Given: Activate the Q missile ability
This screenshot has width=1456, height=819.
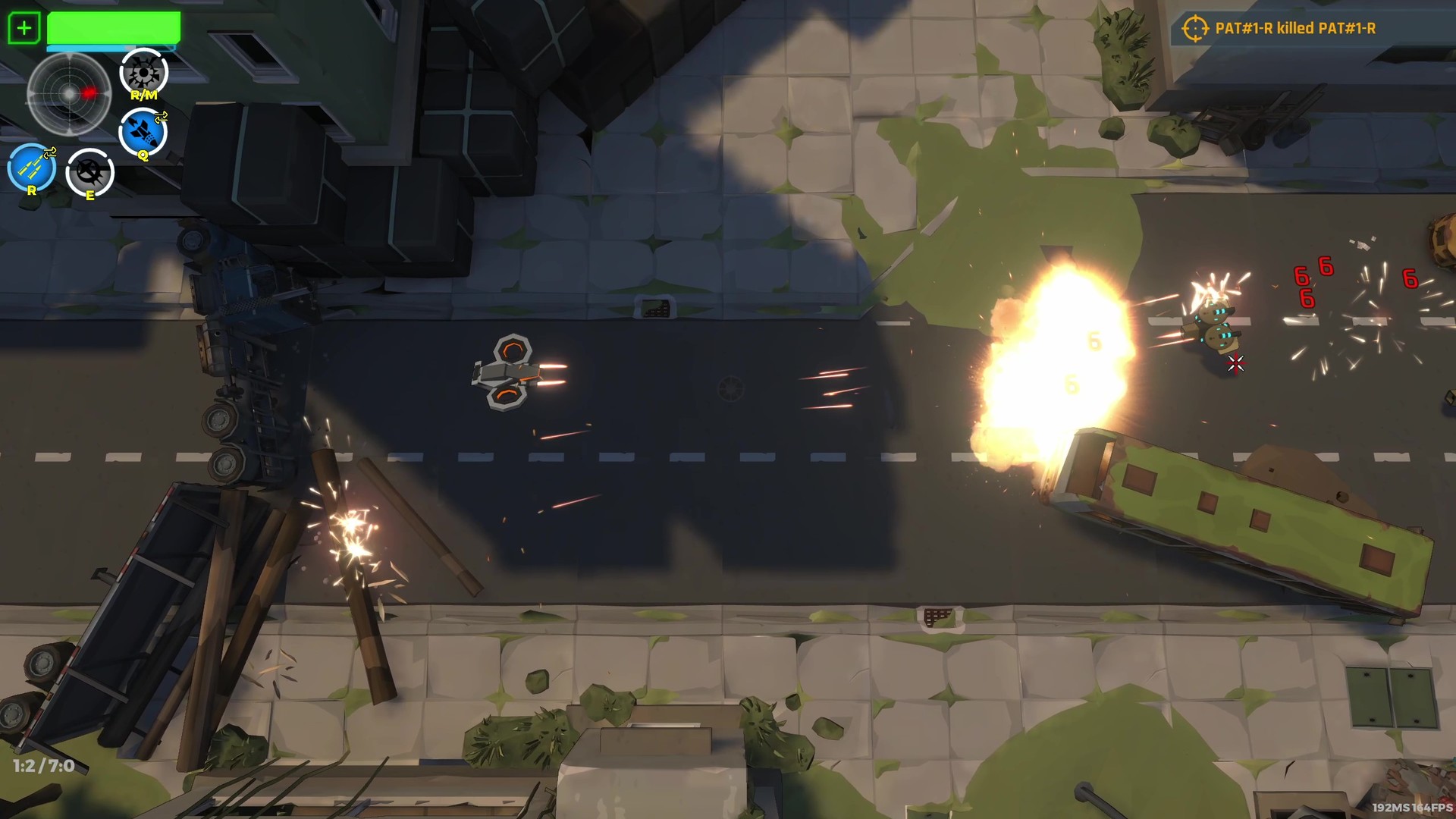Looking at the screenshot, I should (x=142, y=133).
